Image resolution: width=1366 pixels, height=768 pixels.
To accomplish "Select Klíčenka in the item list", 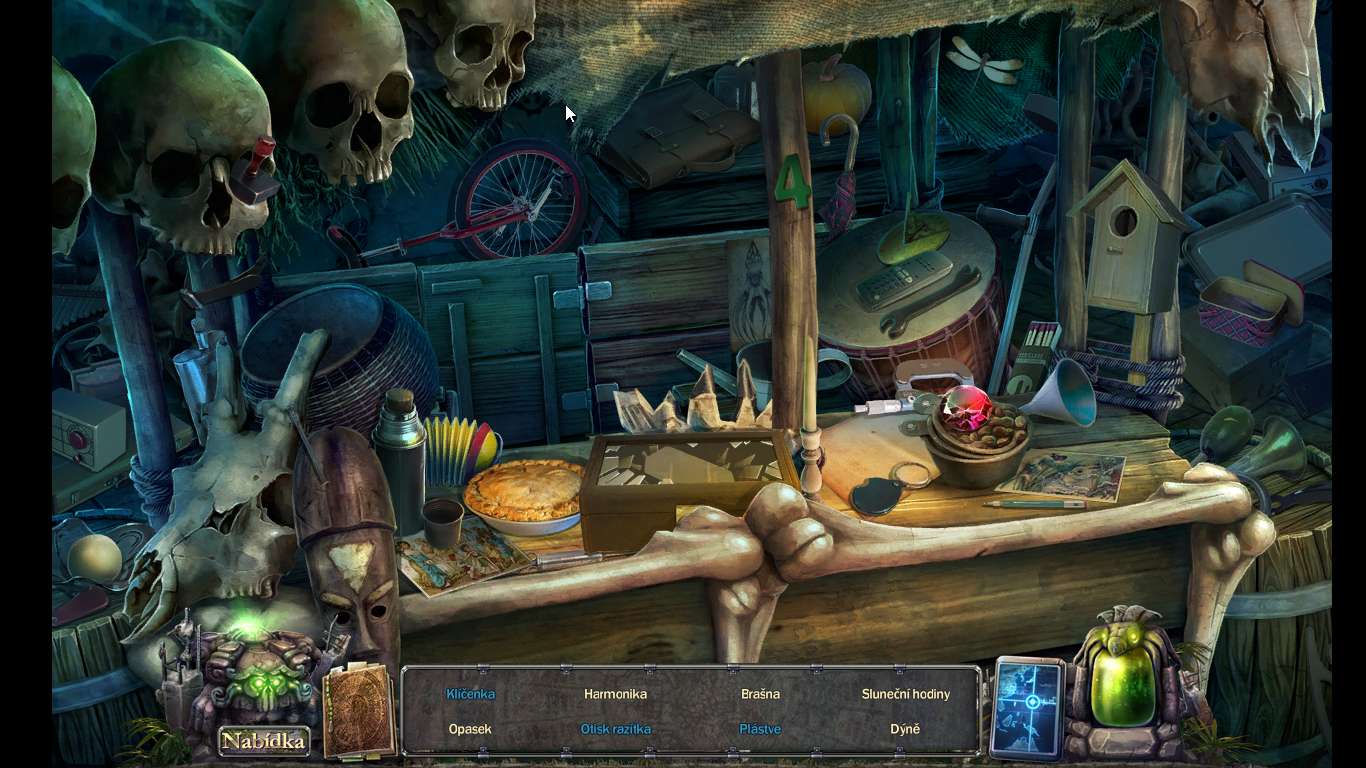I will click(x=470, y=694).
